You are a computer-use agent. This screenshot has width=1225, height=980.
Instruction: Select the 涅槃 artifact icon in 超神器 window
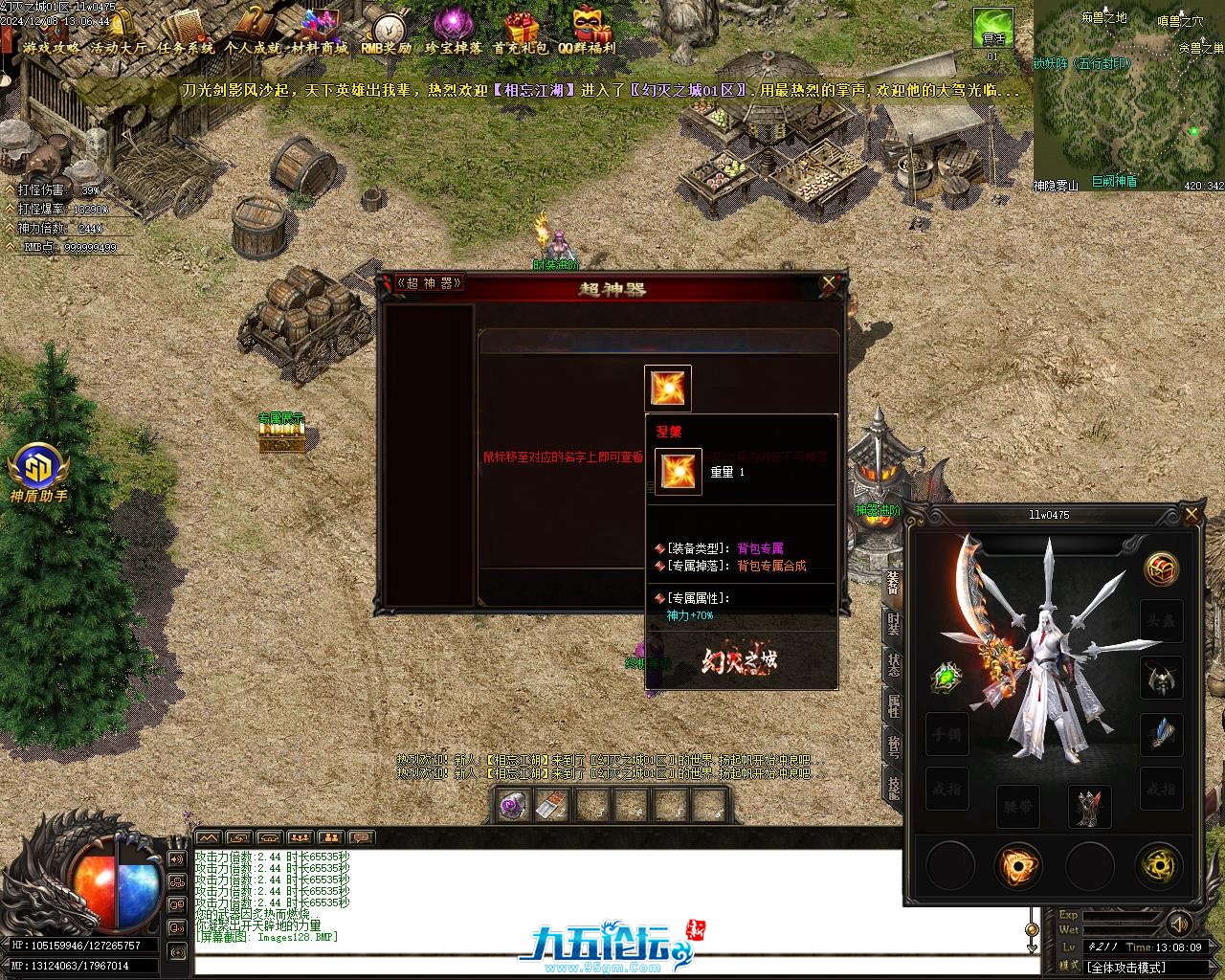tap(667, 388)
